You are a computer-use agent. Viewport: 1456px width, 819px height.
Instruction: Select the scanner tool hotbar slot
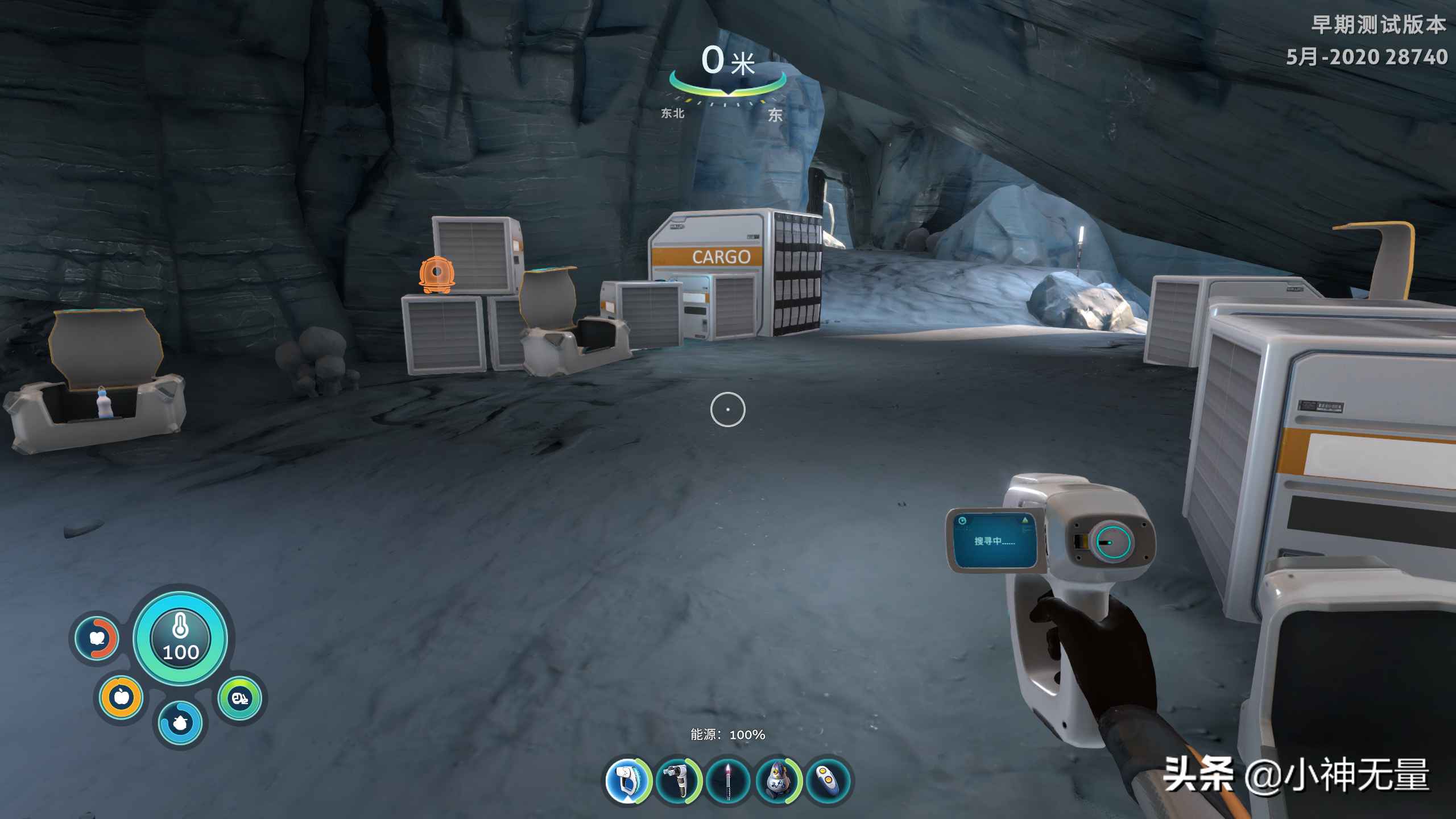(627, 780)
